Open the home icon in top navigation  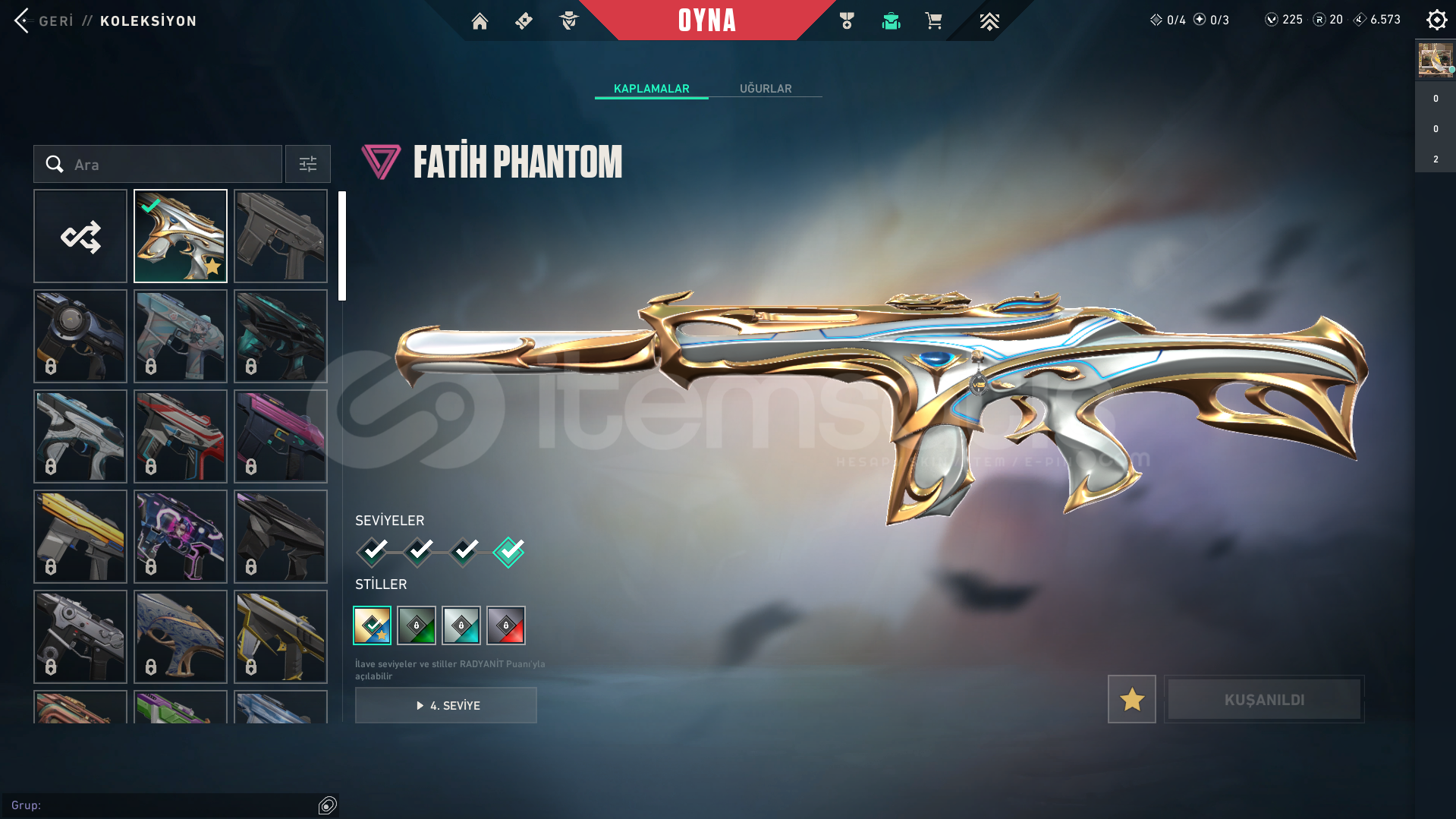480,21
